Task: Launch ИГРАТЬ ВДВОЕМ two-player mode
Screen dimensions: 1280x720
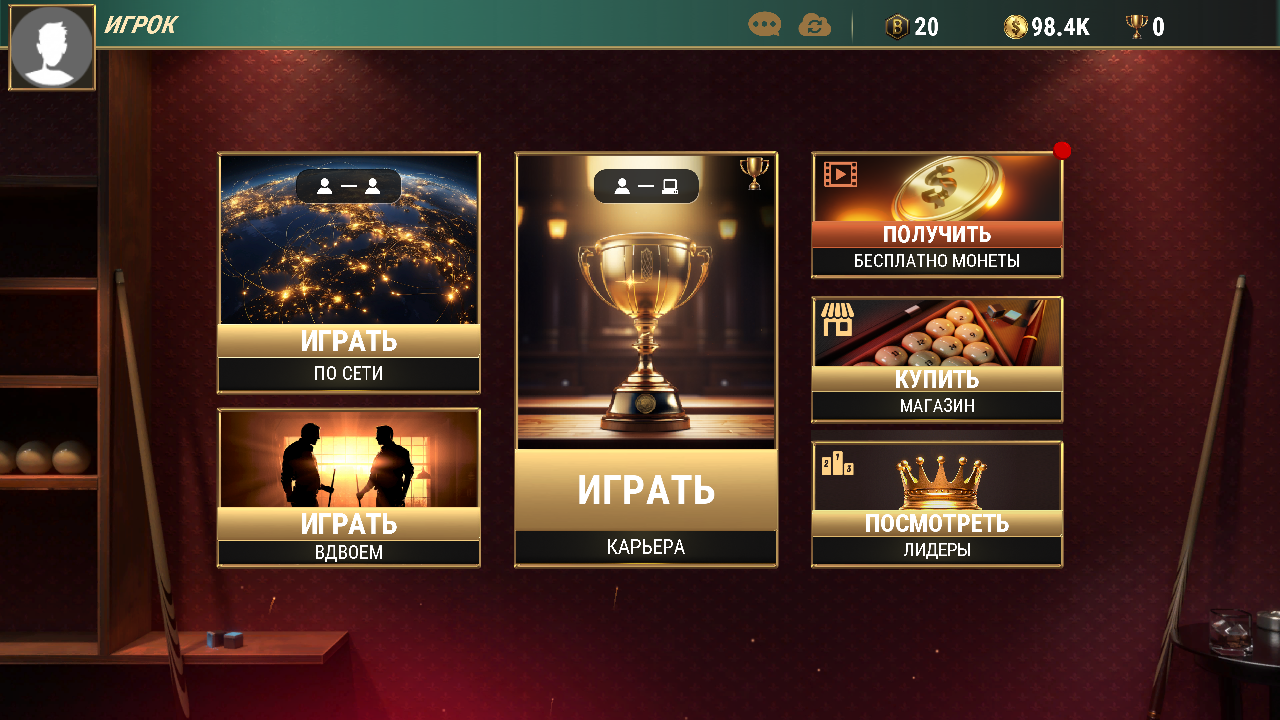Action: [348, 523]
